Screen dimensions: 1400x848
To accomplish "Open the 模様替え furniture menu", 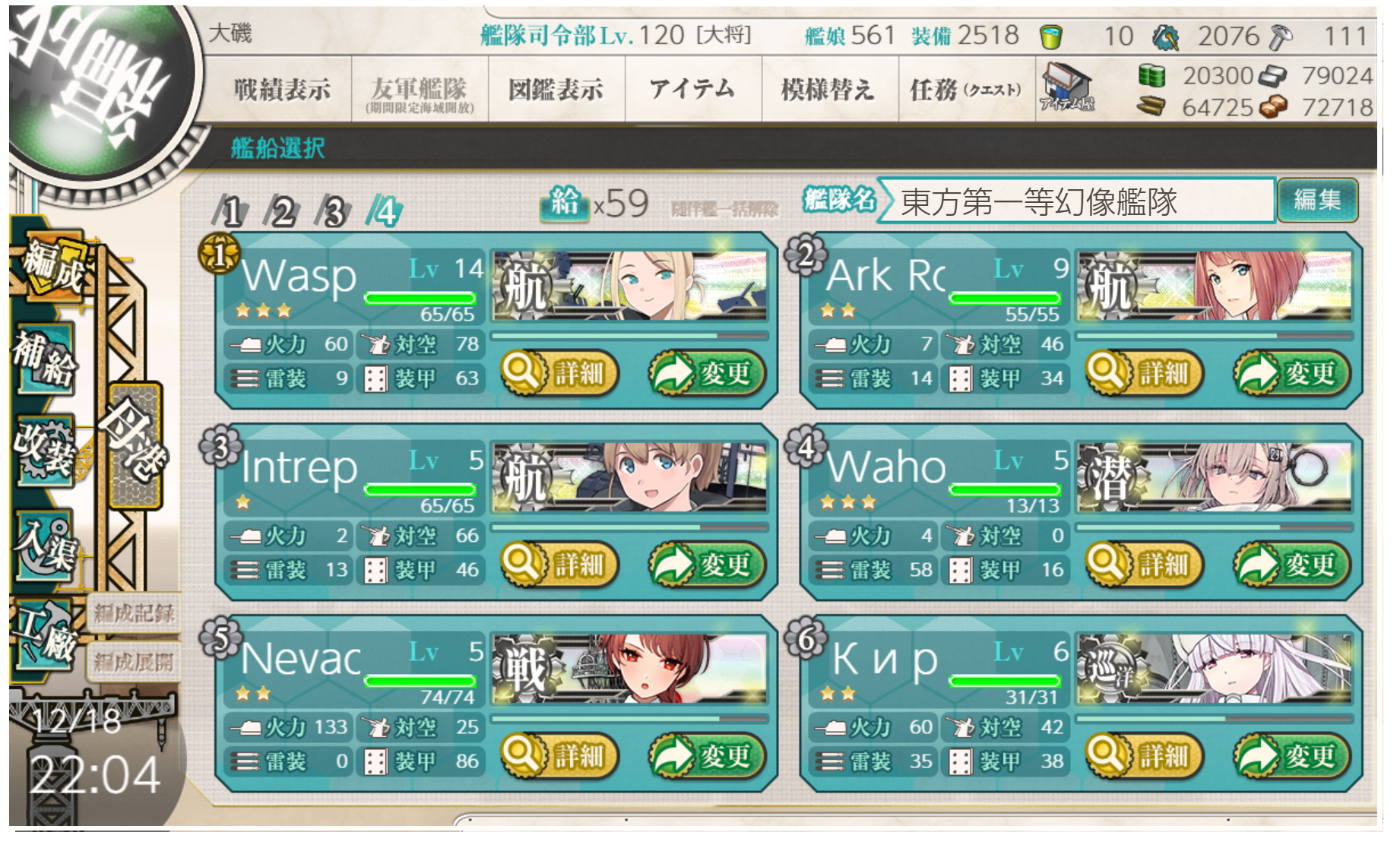I will [x=828, y=90].
